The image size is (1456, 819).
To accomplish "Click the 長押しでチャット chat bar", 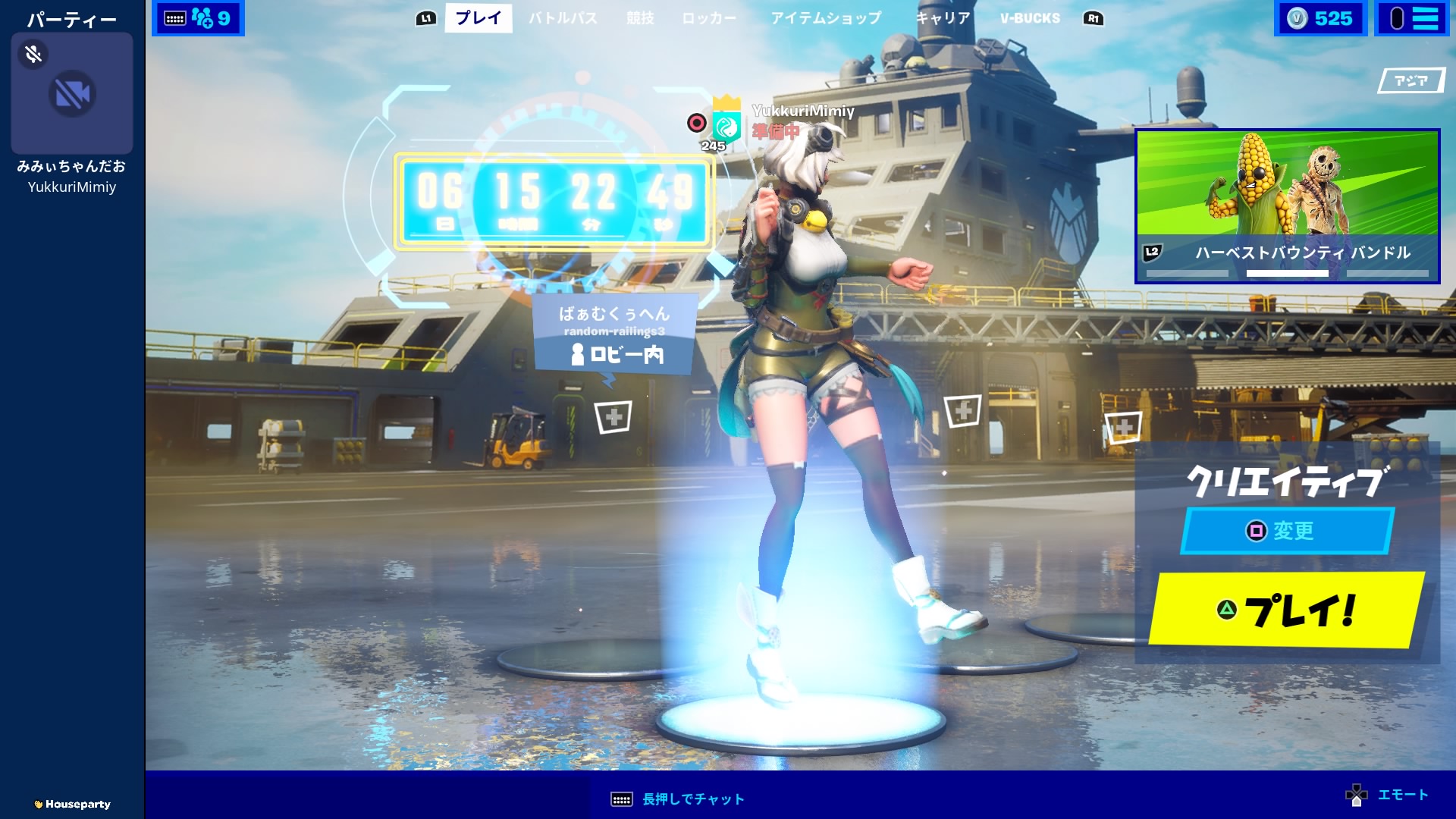I will click(x=691, y=799).
